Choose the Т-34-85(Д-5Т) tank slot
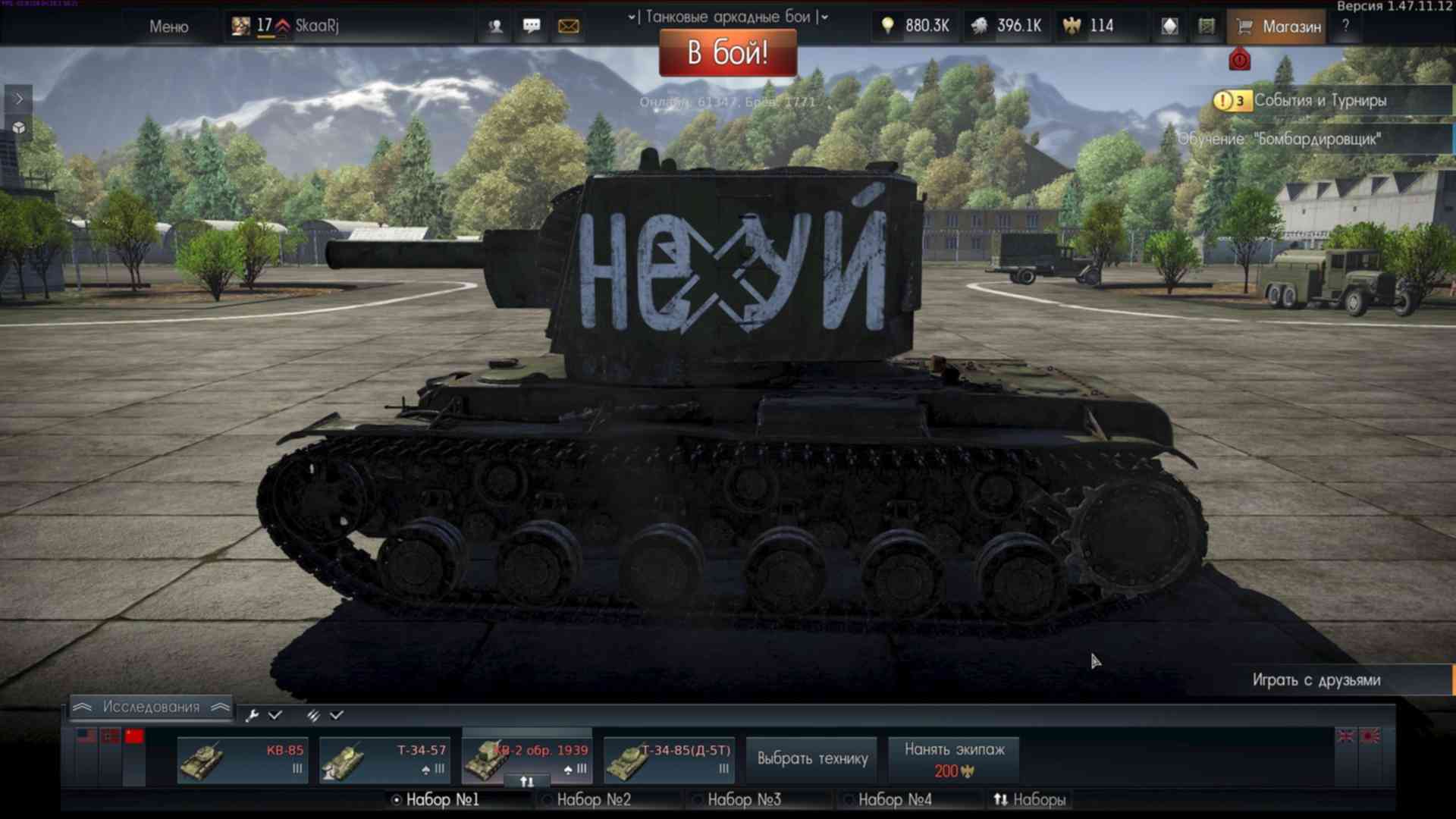 pyautogui.click(x=669, y=760)
